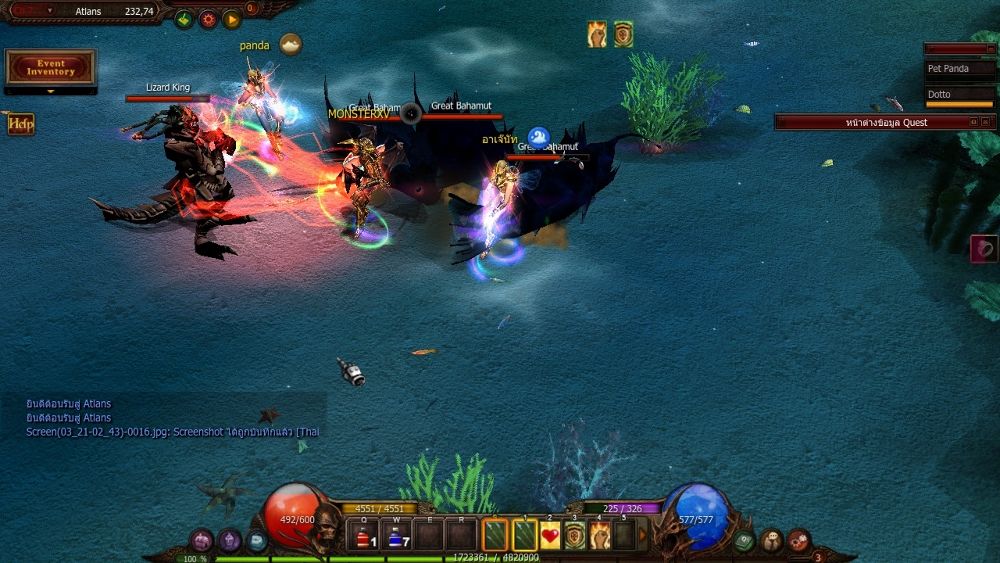Click the shield buff icon at the top
The height and width of the screenshot is (563, 1000).
tap(623, 34)
